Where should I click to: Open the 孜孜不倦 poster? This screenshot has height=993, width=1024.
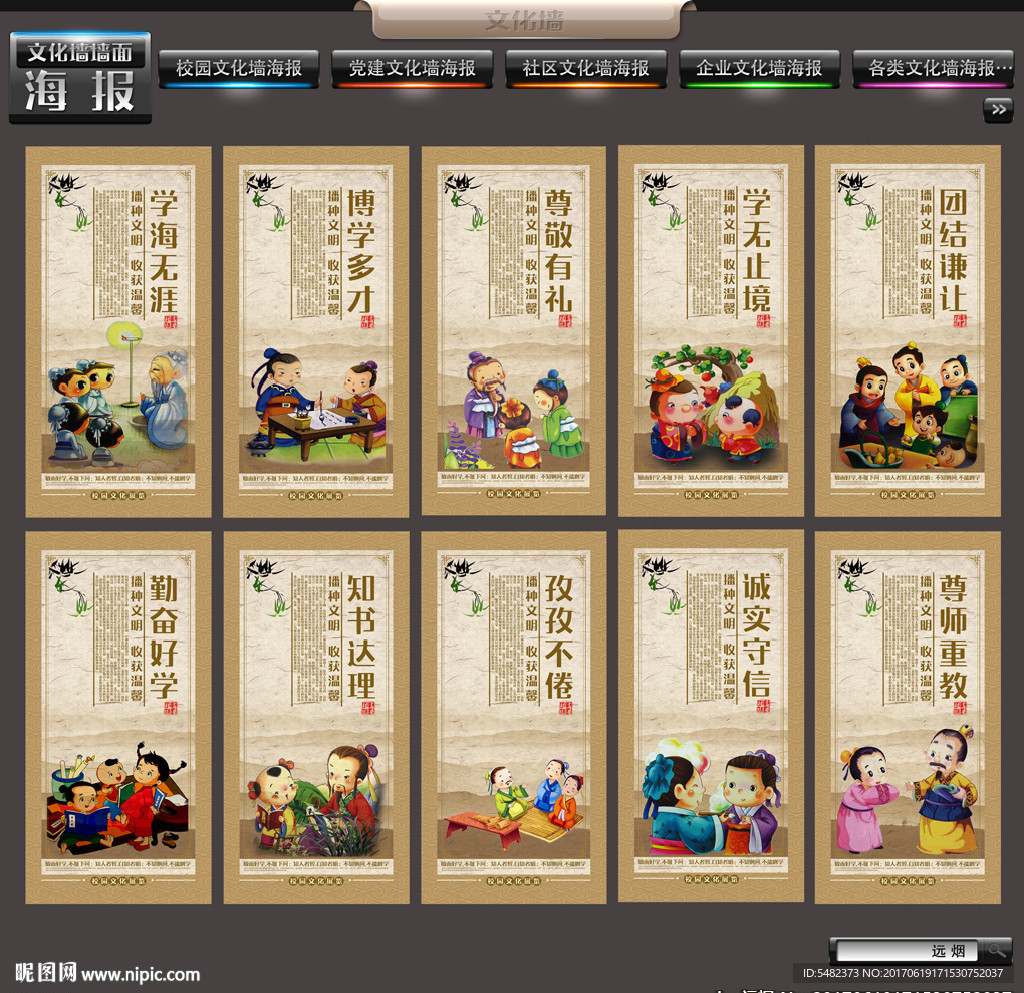[514, 717]
